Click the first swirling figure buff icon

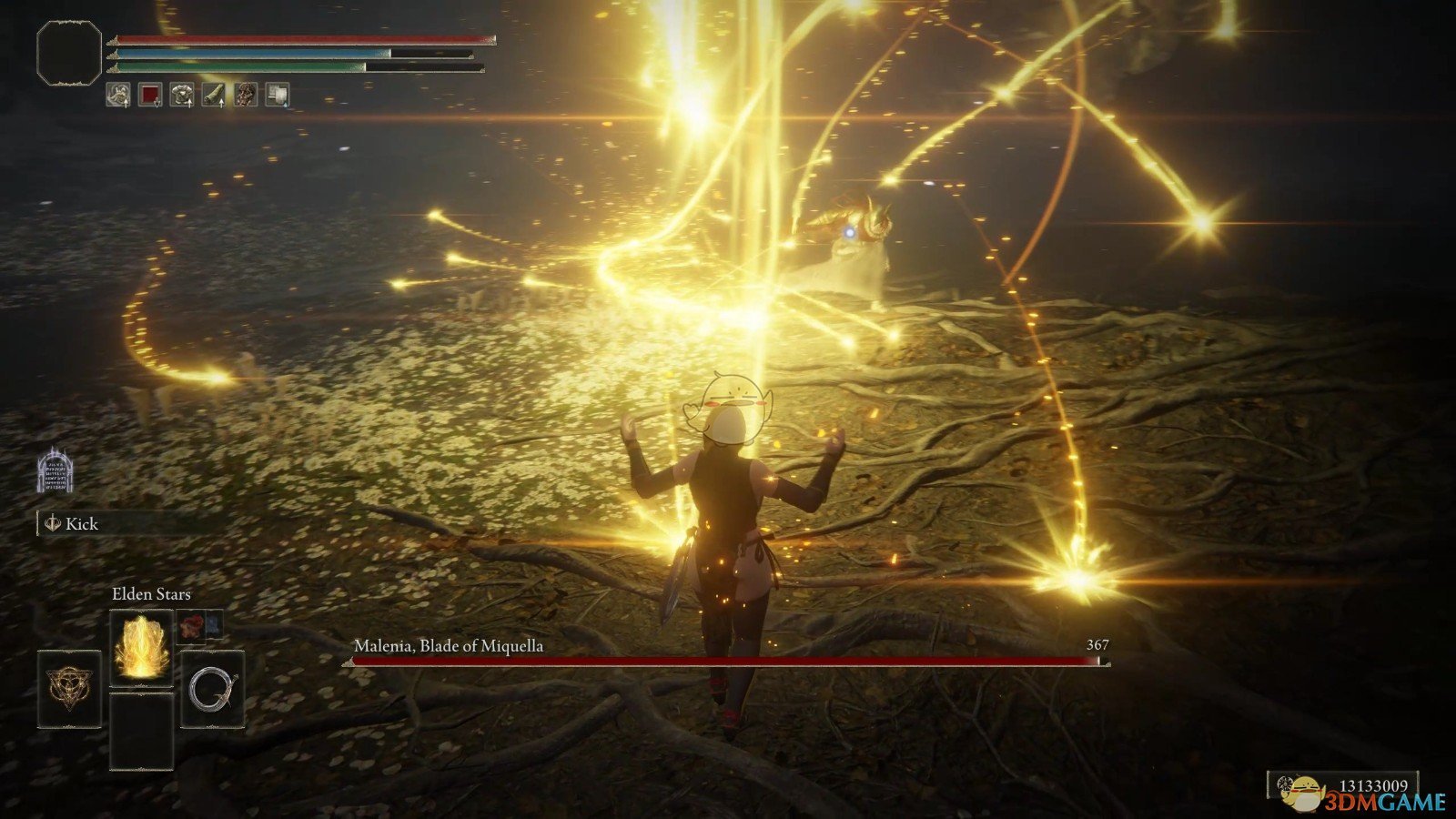click(117, 94)
